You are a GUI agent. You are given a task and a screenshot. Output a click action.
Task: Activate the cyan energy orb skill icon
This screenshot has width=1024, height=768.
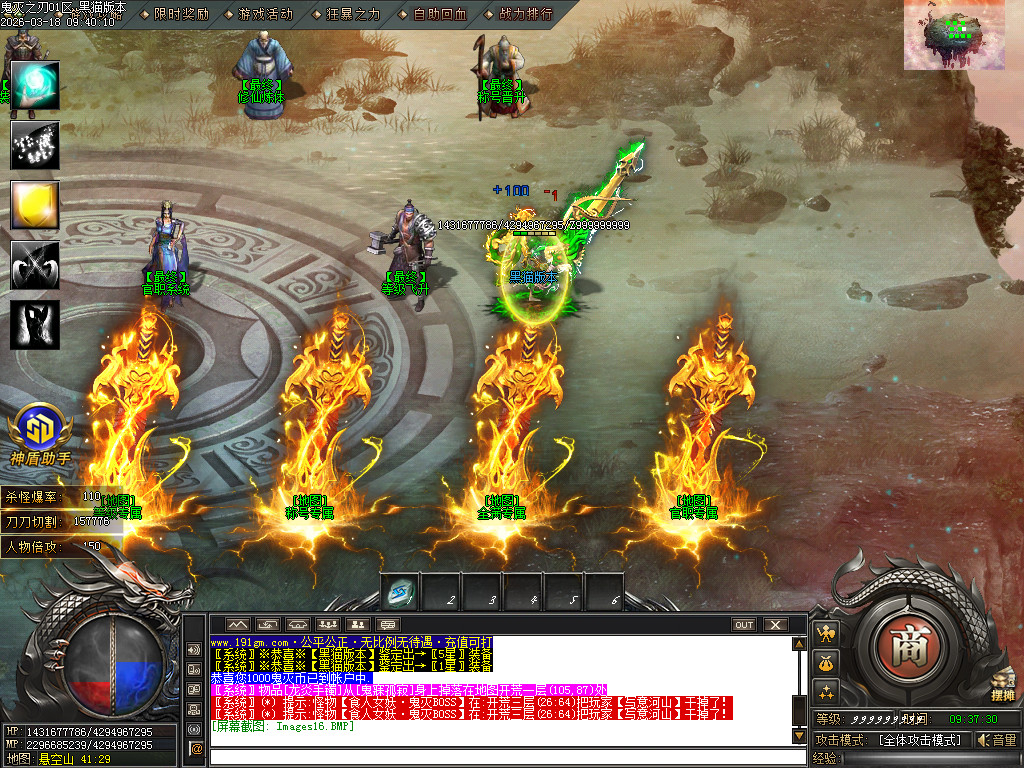click(35, 86)
